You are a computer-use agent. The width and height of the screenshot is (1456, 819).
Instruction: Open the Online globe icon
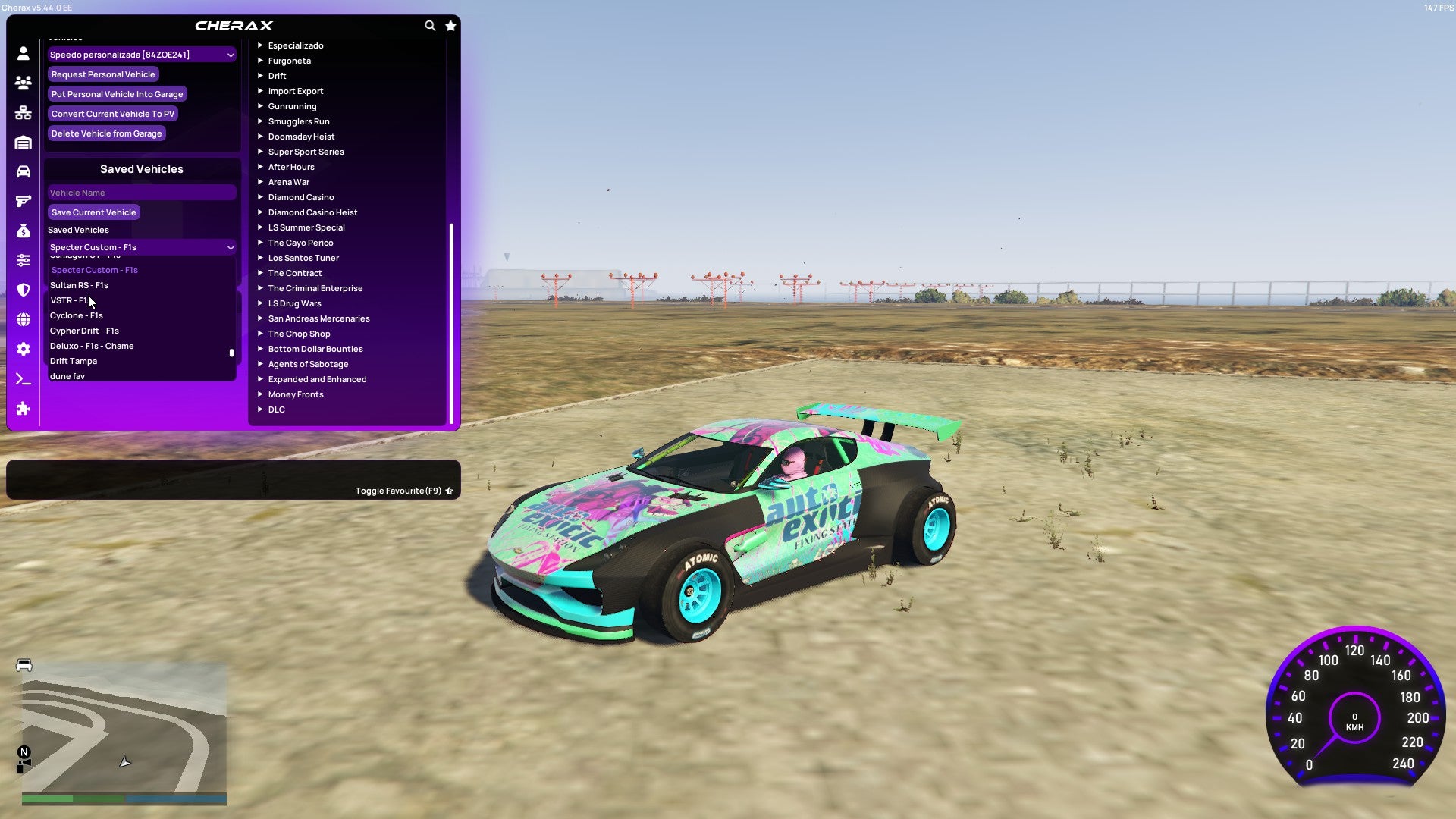(23, 320)
